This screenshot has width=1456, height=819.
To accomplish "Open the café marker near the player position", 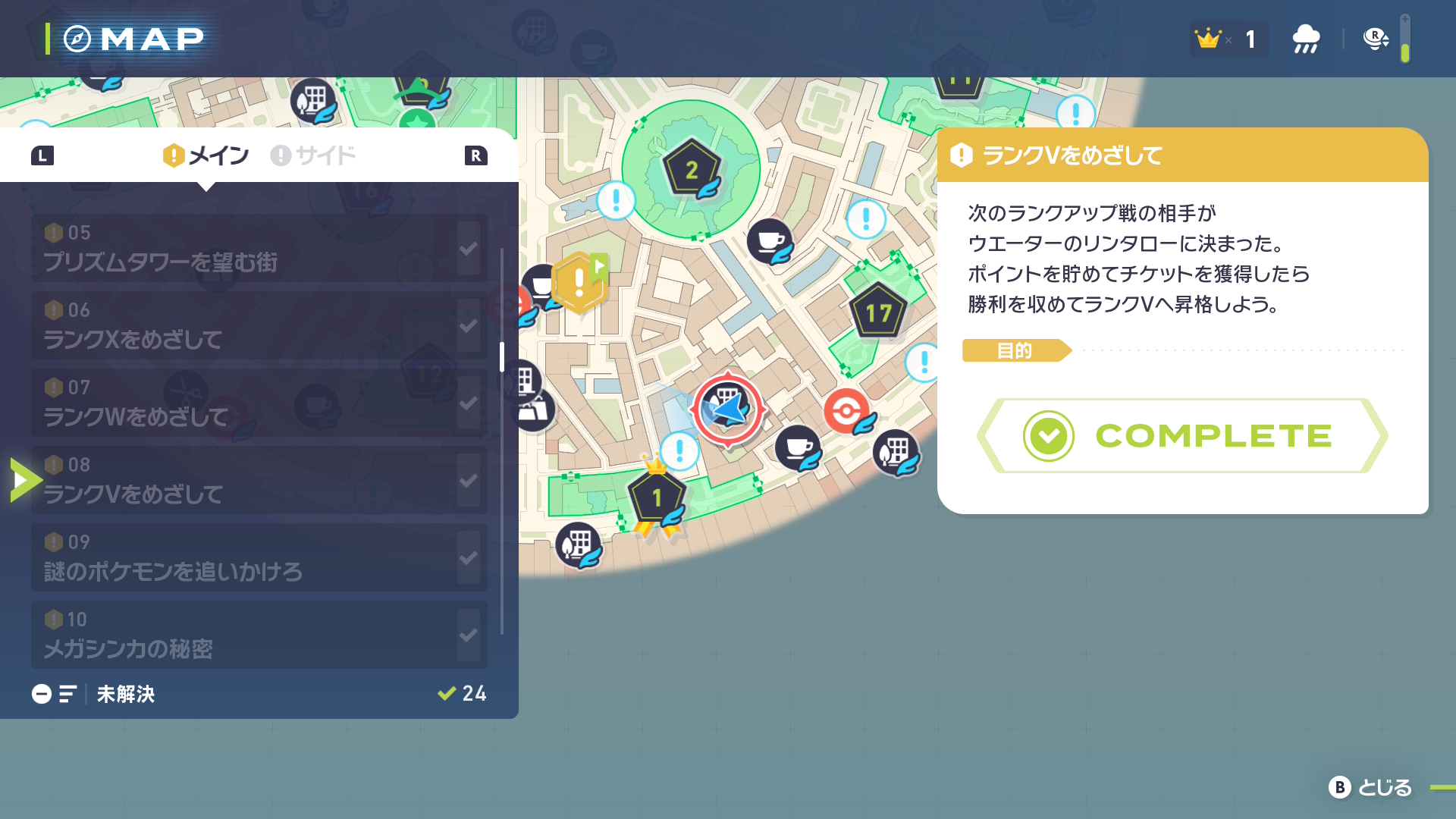I will click(x=796, y=449).
